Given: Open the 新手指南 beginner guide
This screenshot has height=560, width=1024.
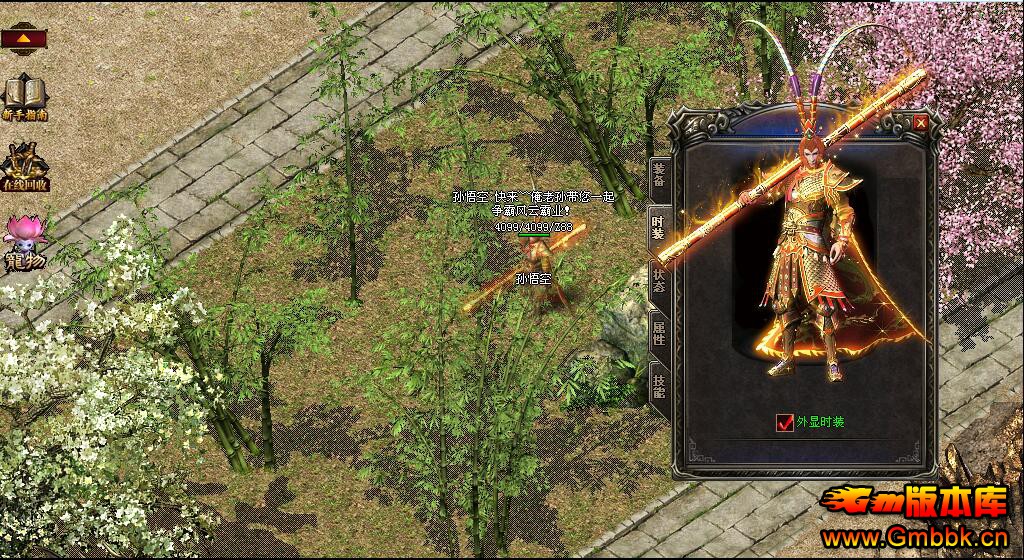Looking at the screenshot, I should click(x=25, y=96).
